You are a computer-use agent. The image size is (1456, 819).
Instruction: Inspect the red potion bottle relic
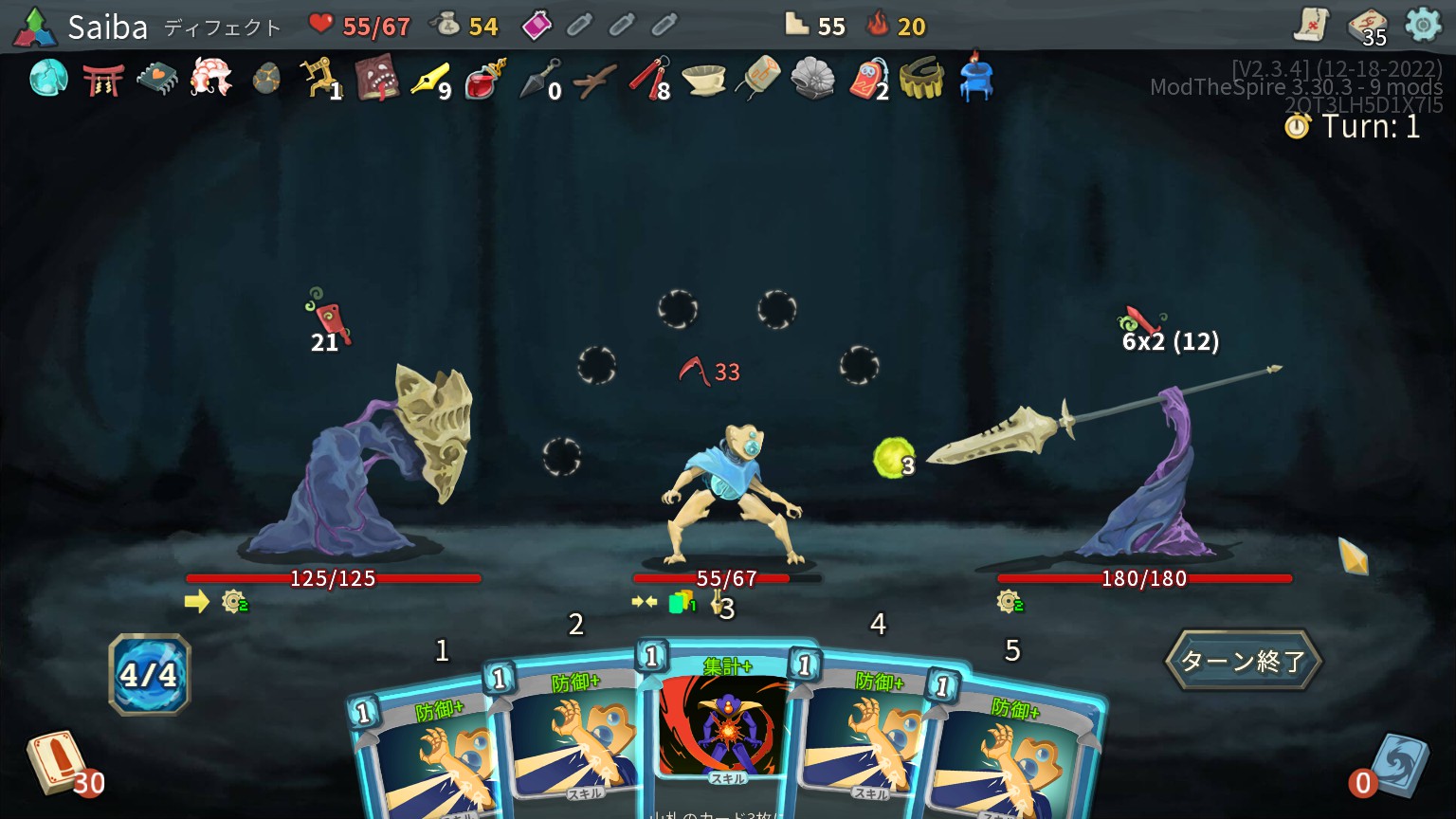[x=484, y=80]
